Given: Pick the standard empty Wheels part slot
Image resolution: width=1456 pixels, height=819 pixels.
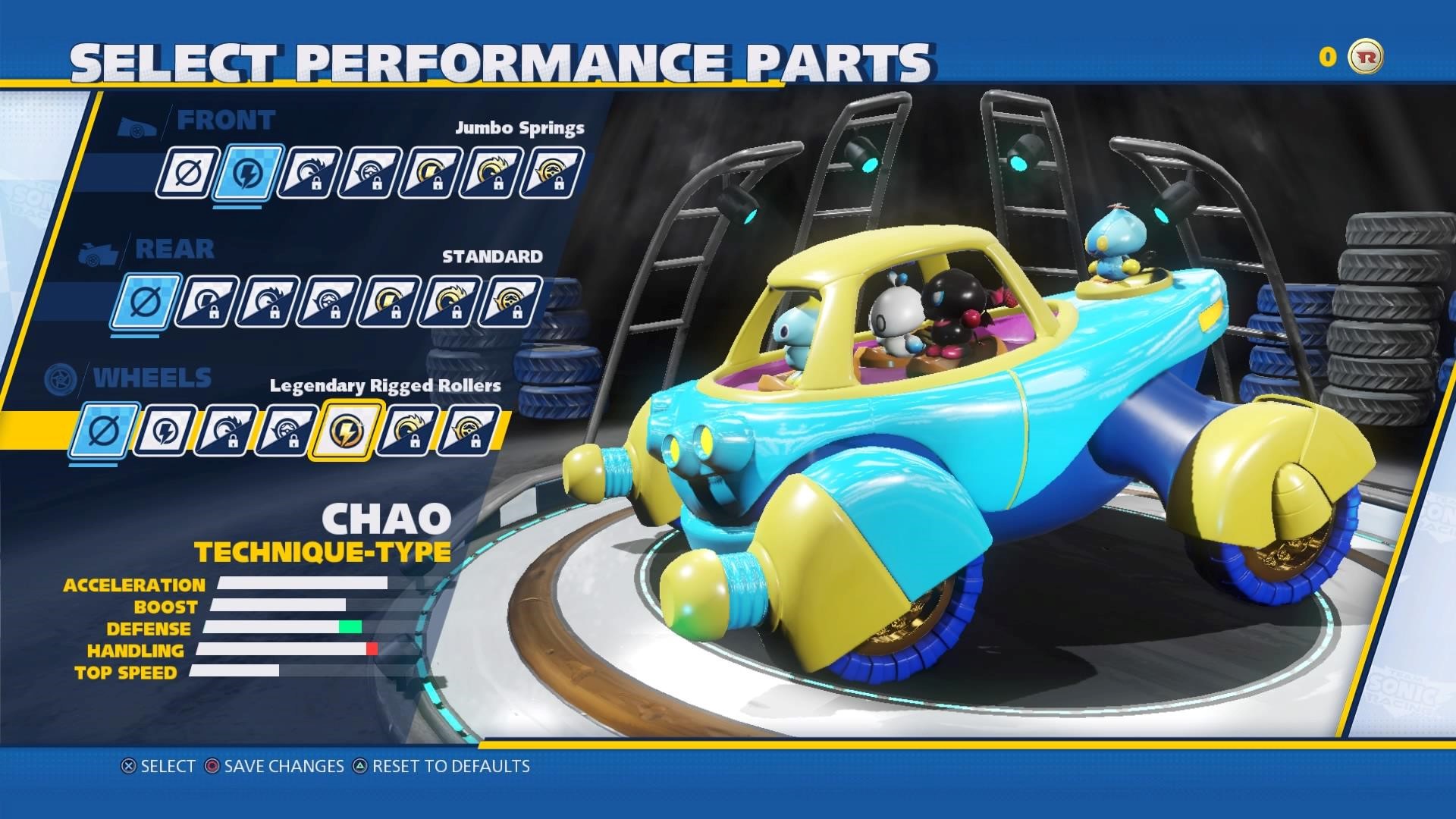Looking at the screenshot, I should (102, 431).
